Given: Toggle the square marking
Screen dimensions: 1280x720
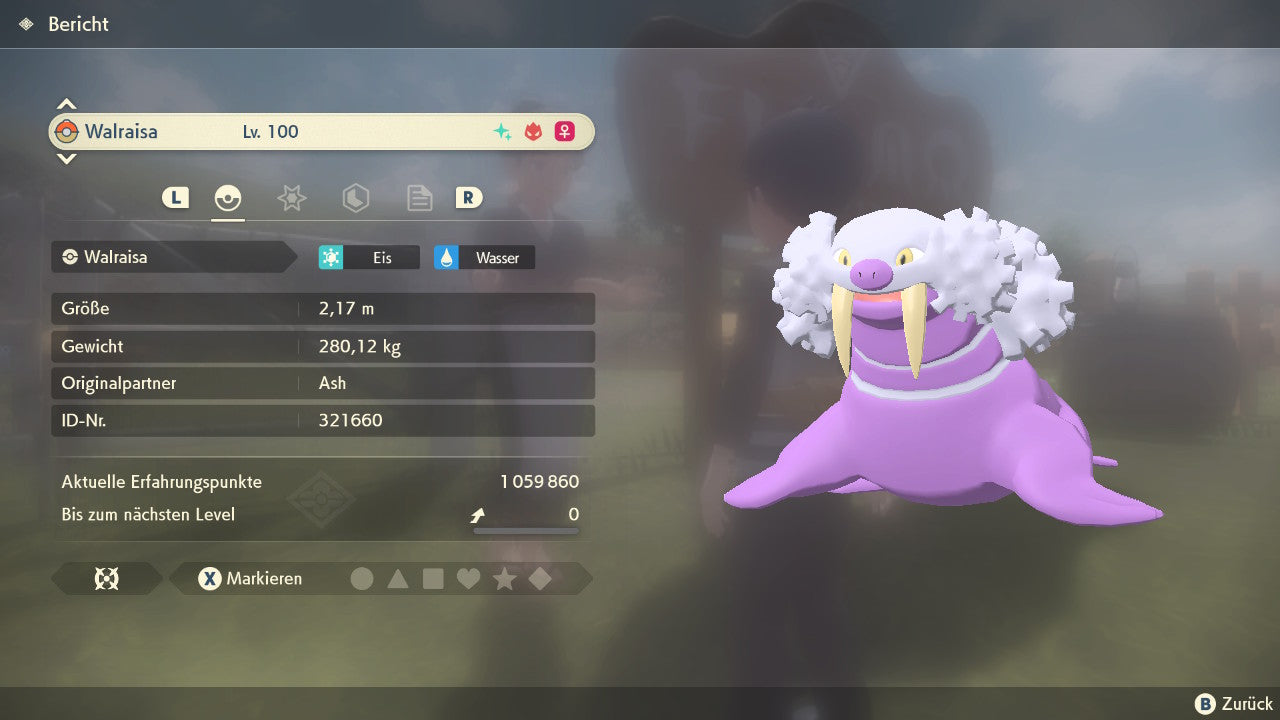Looking at the screenshot, I should [433, 578].
